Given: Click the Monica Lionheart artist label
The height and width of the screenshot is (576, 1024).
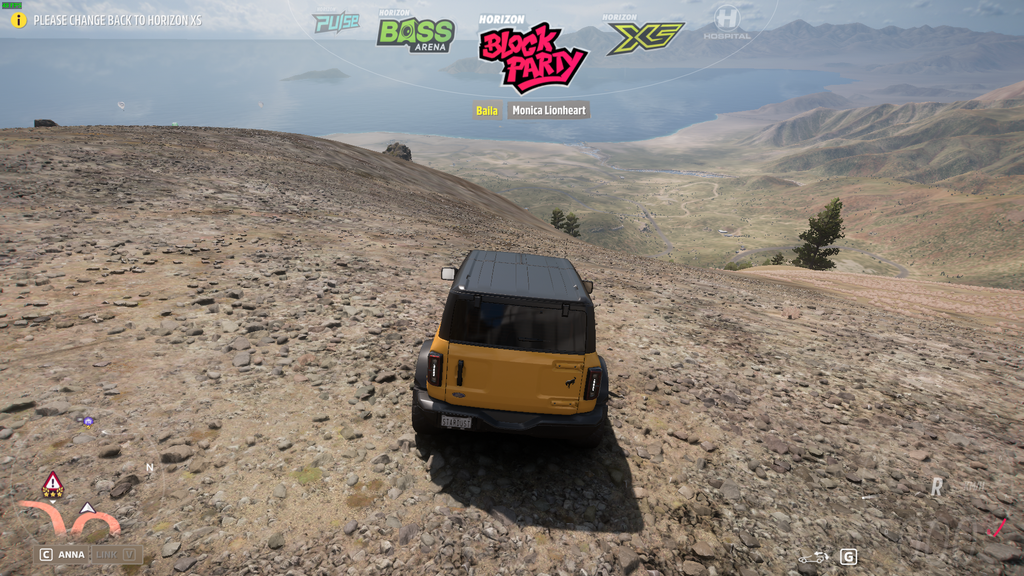Looking at the screenshot, I should pos(548,110).
